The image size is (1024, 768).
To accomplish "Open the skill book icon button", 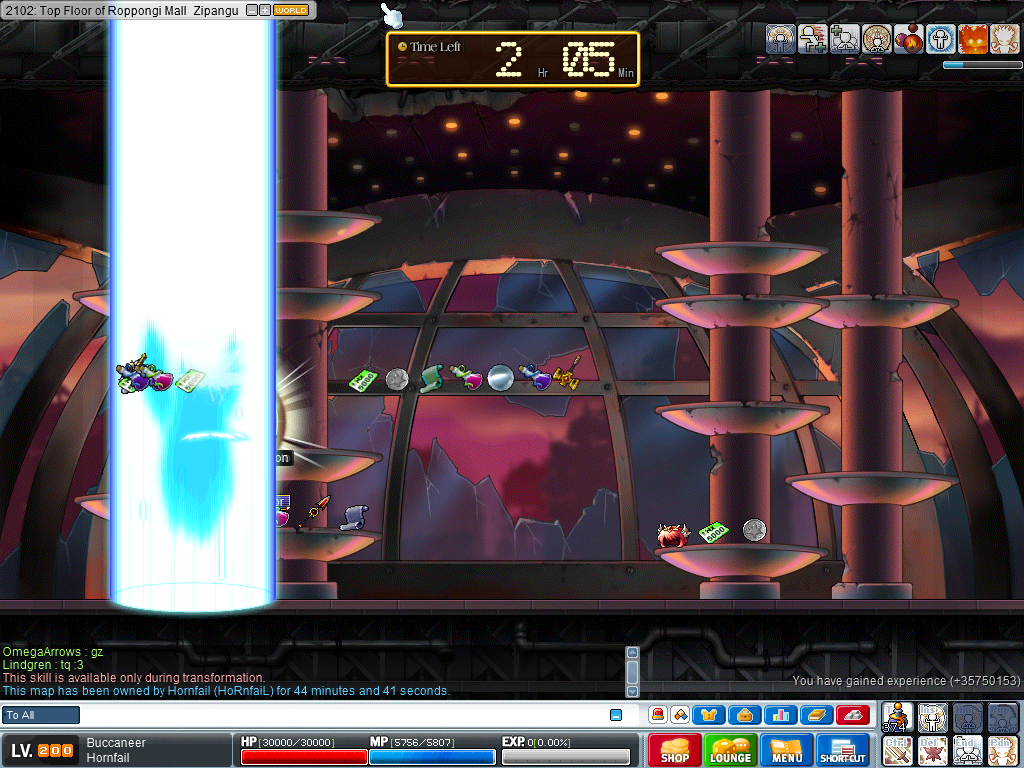I will [815, 715].
